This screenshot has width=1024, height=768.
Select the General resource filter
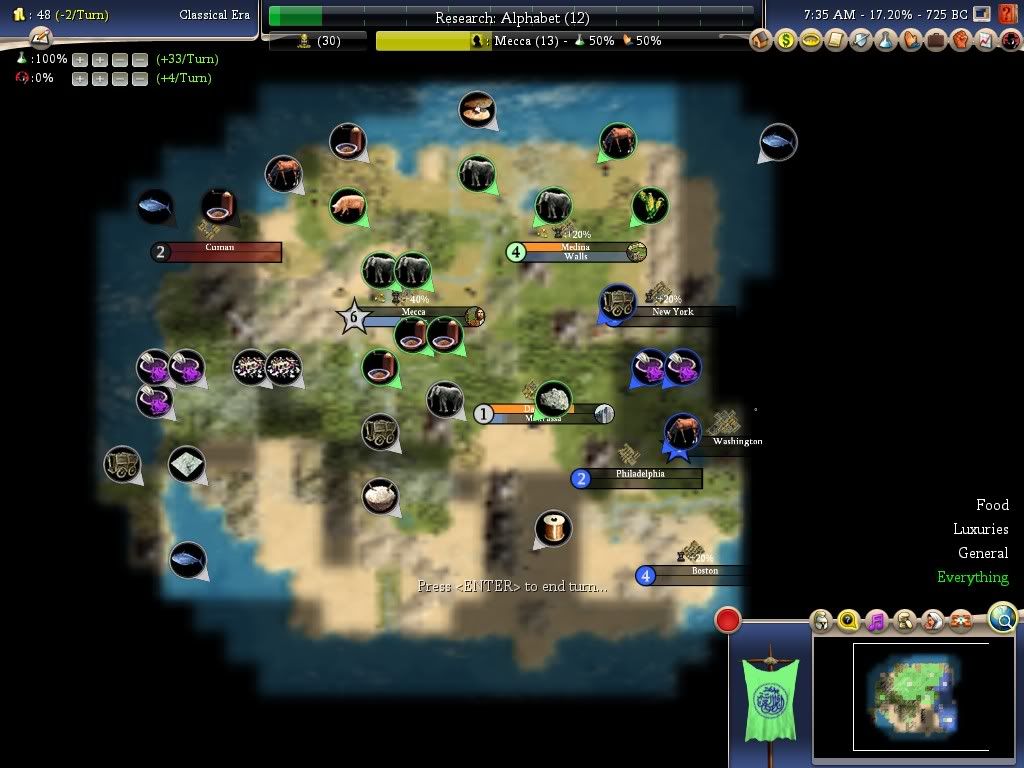click(983, 553)
